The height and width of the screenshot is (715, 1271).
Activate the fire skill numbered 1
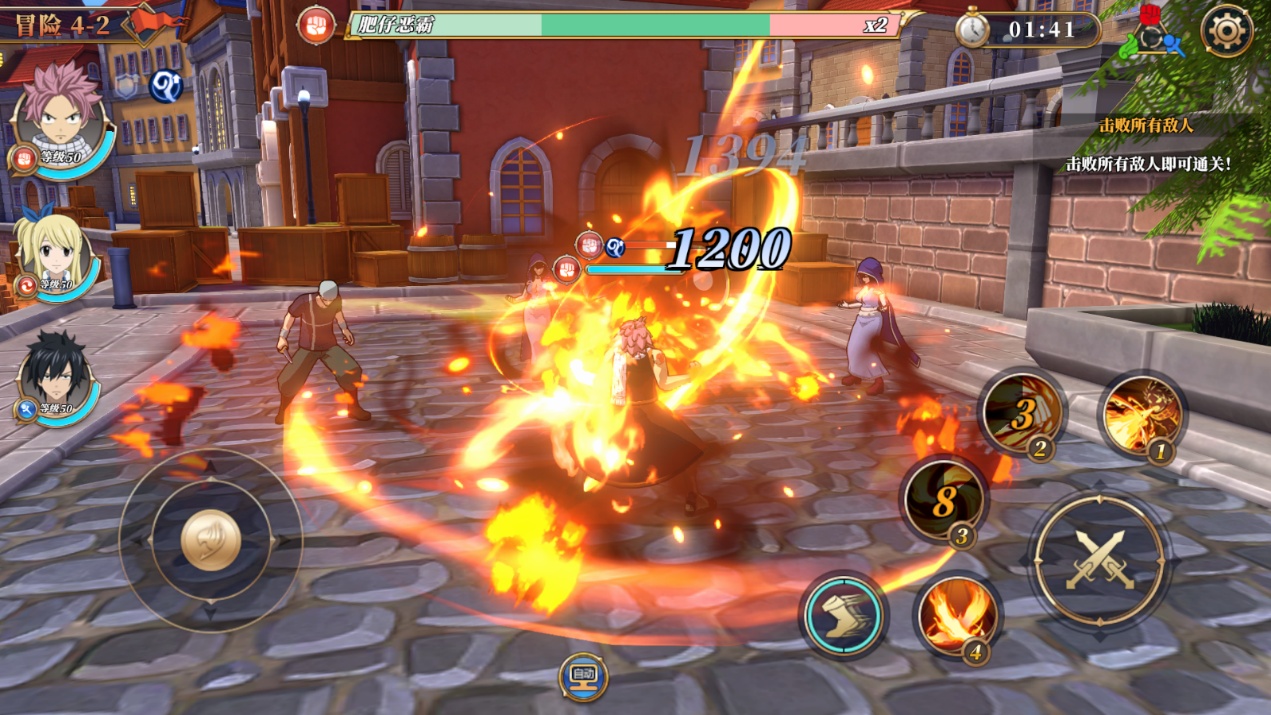click(1142, 415)
